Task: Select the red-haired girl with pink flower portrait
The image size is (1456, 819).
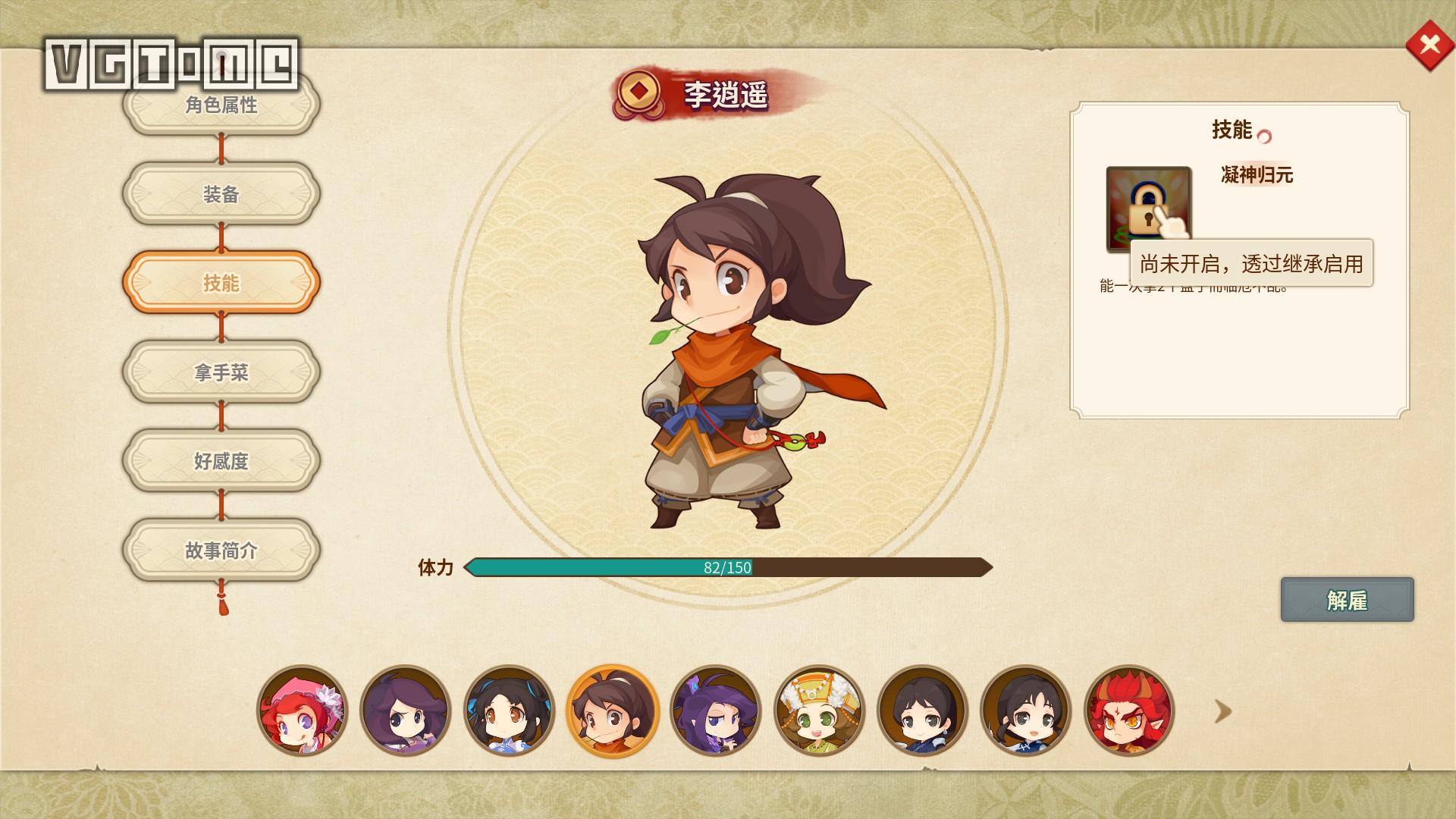Action: pos(302,711)
